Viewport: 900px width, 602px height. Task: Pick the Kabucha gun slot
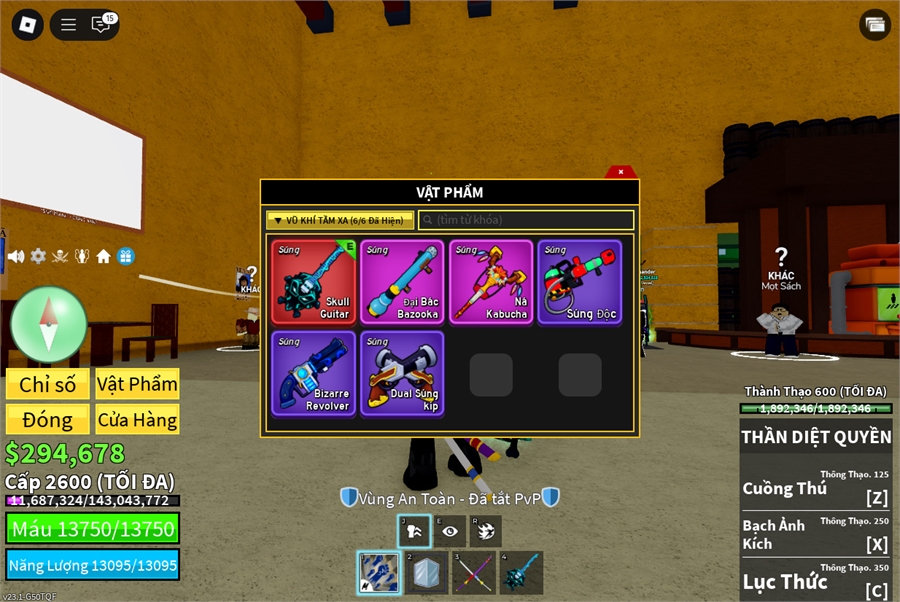coord(491,282)
